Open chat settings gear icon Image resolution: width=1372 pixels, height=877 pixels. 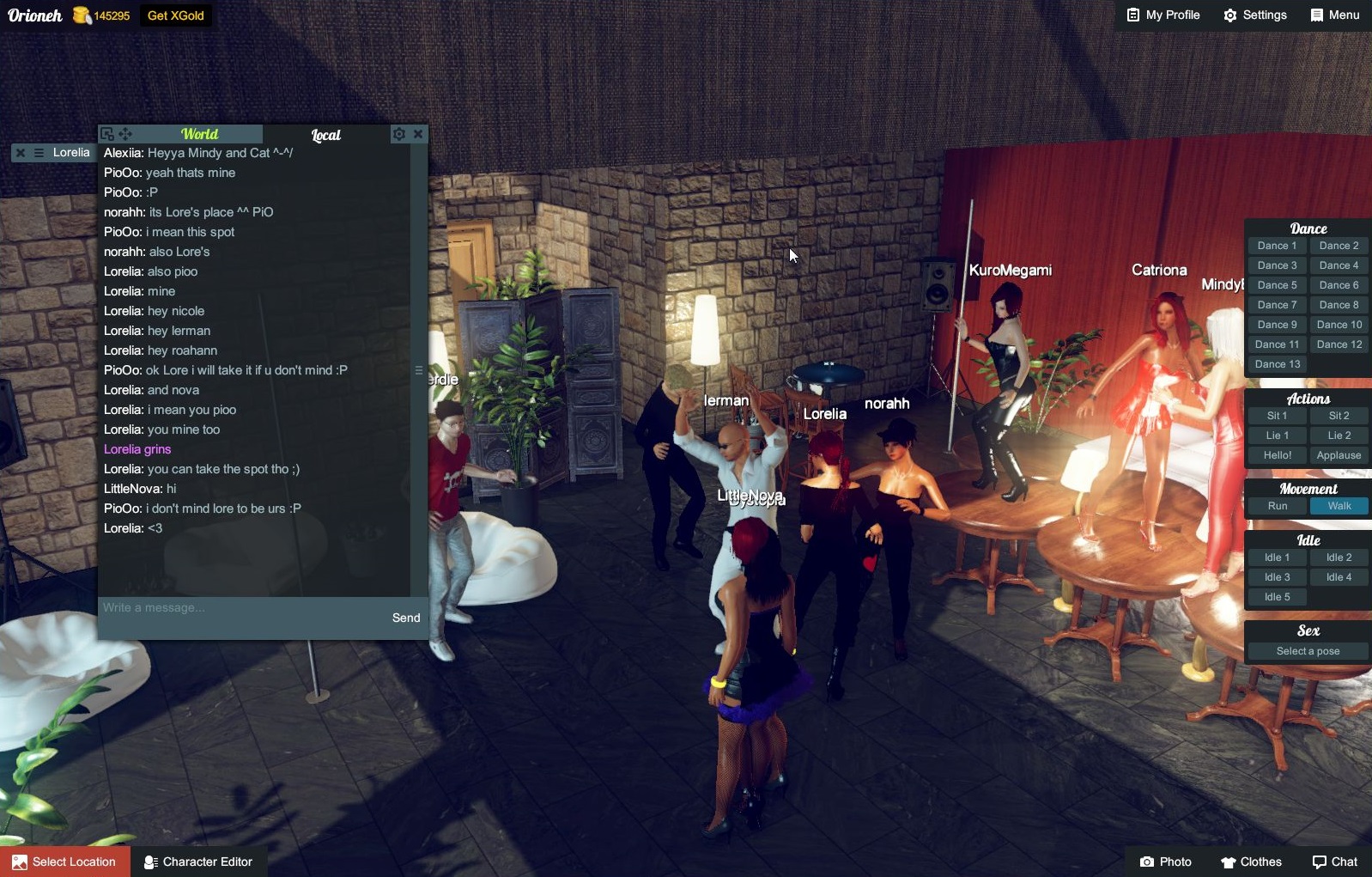[x=398, y=134]
